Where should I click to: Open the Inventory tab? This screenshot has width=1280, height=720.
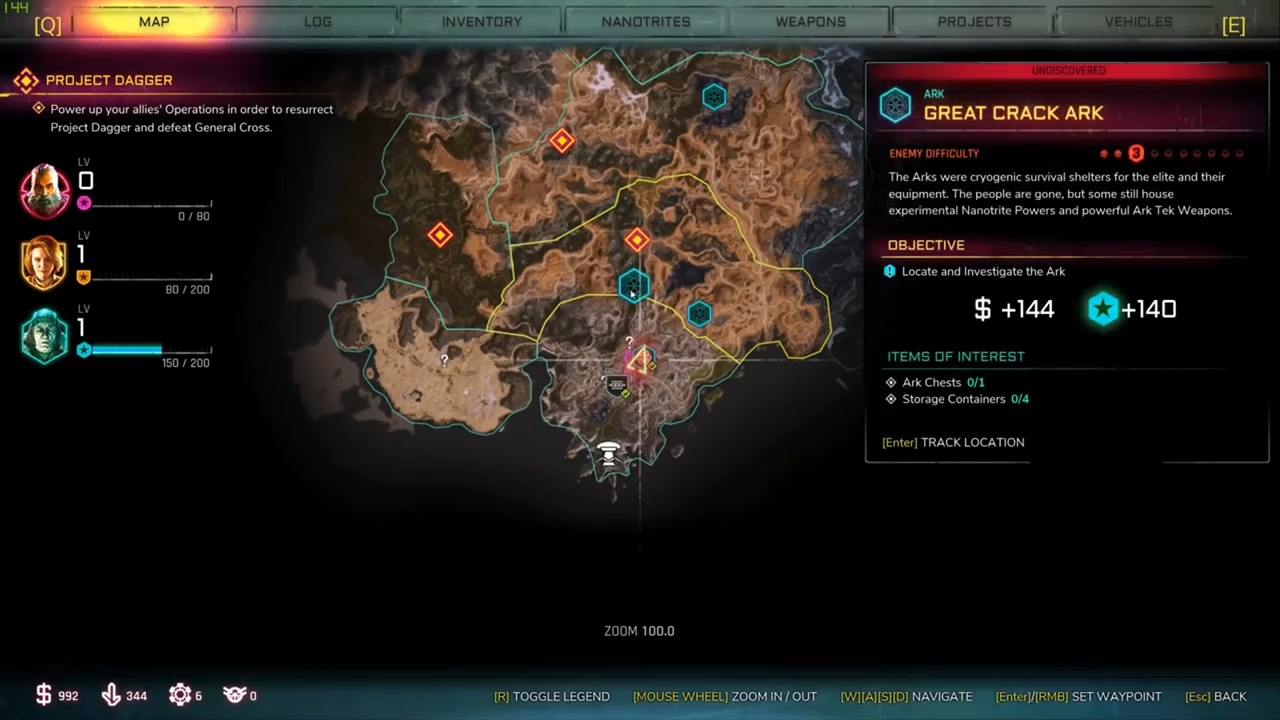(482, 21)
